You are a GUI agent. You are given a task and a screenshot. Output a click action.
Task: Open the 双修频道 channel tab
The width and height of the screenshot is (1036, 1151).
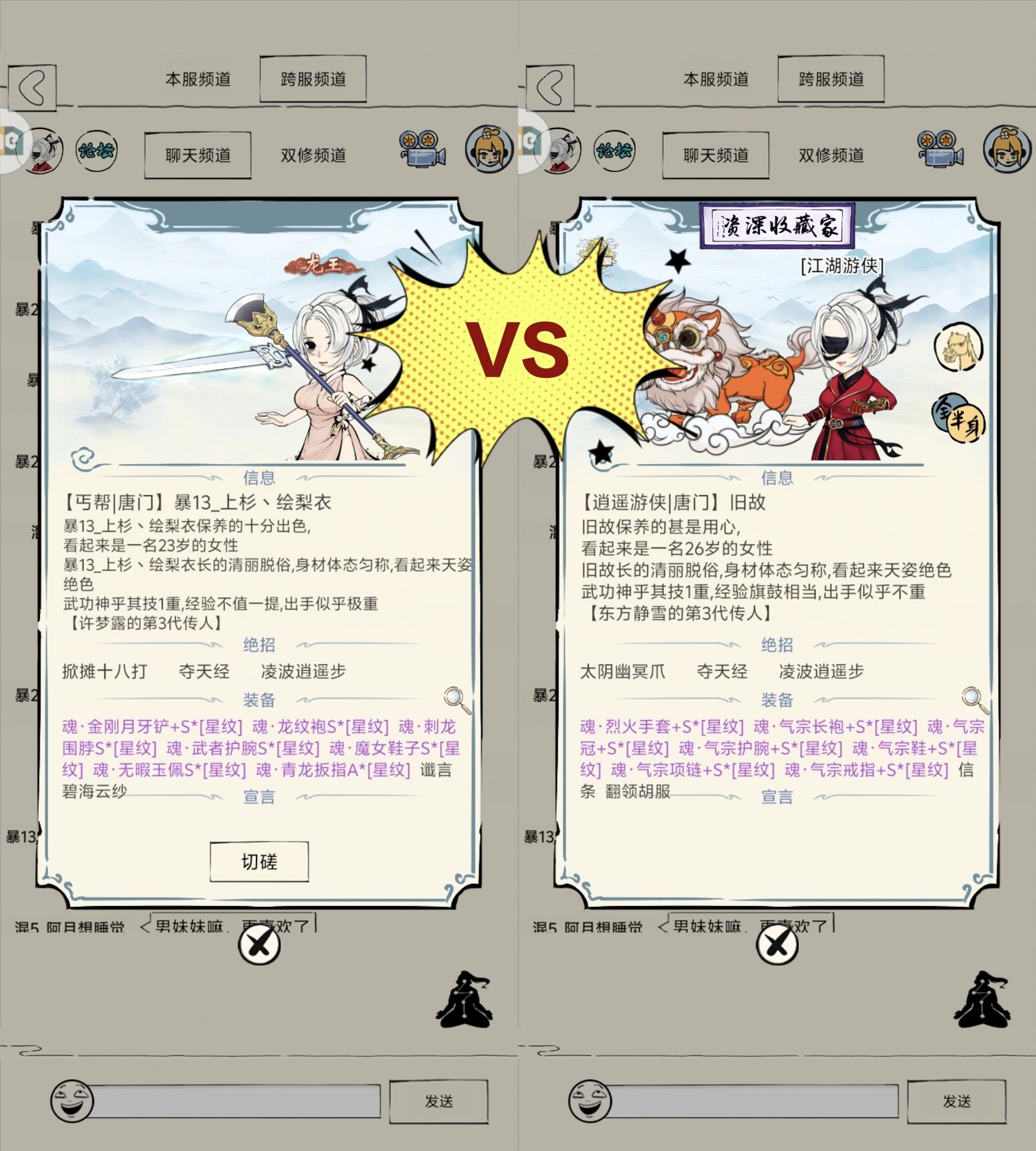313,155
